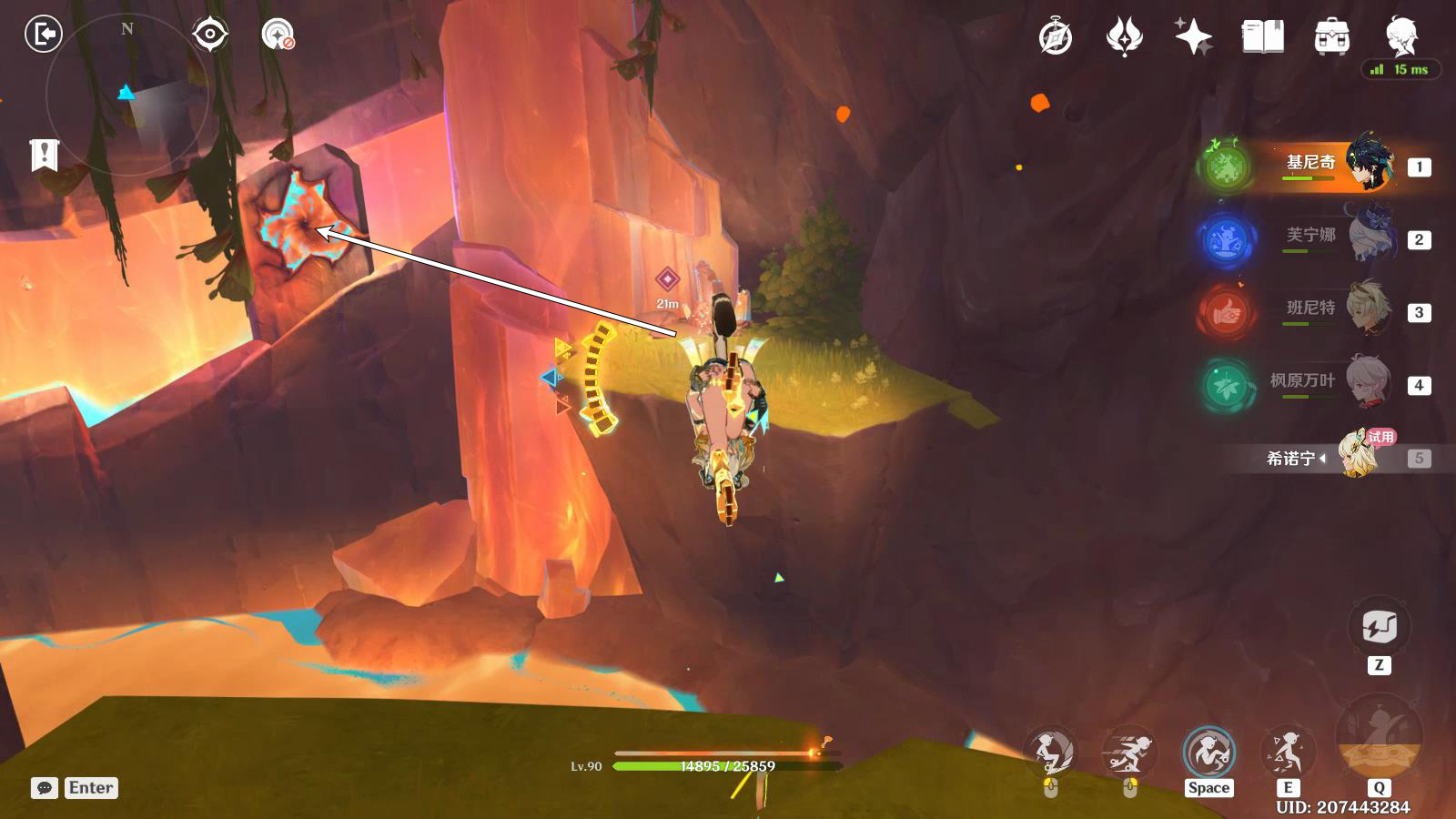Open the wish star icon
Screen dimensions: 1456x819
tap(1193, 37)
